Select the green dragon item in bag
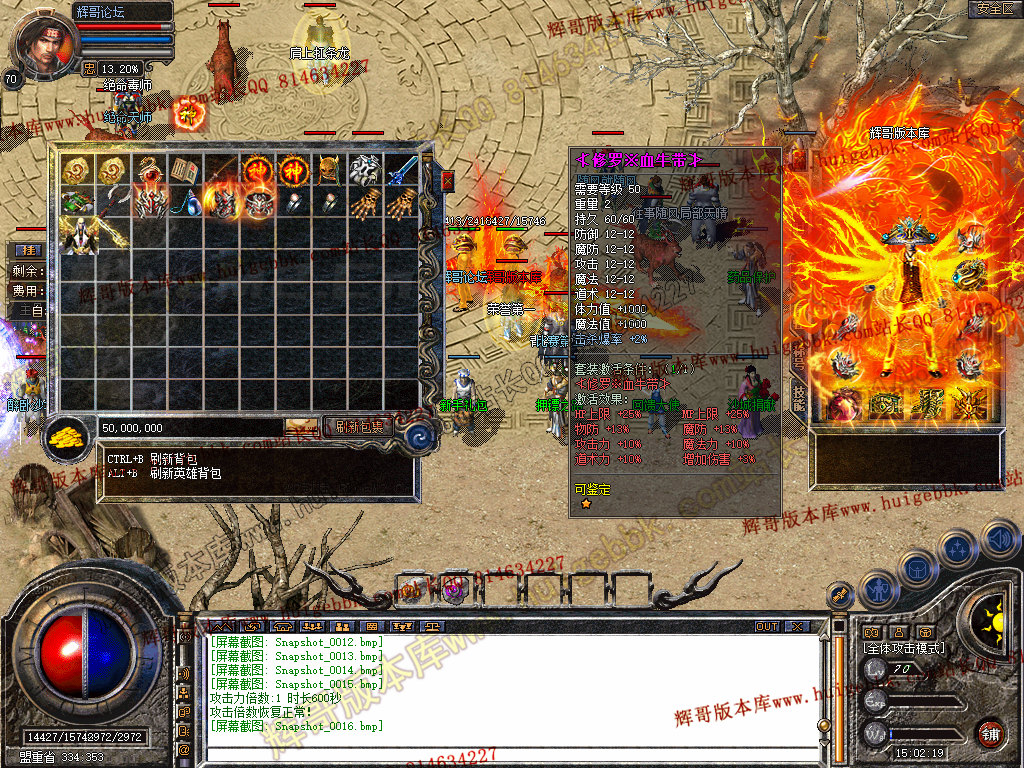 pyautogui.click(x=77, y=202)
